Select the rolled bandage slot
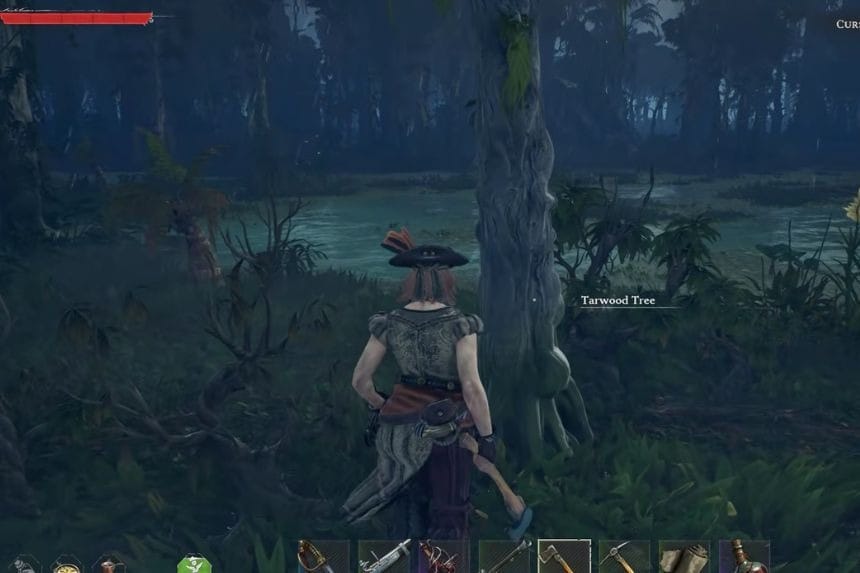Screen dimensions: 860x573 [684, 557]
